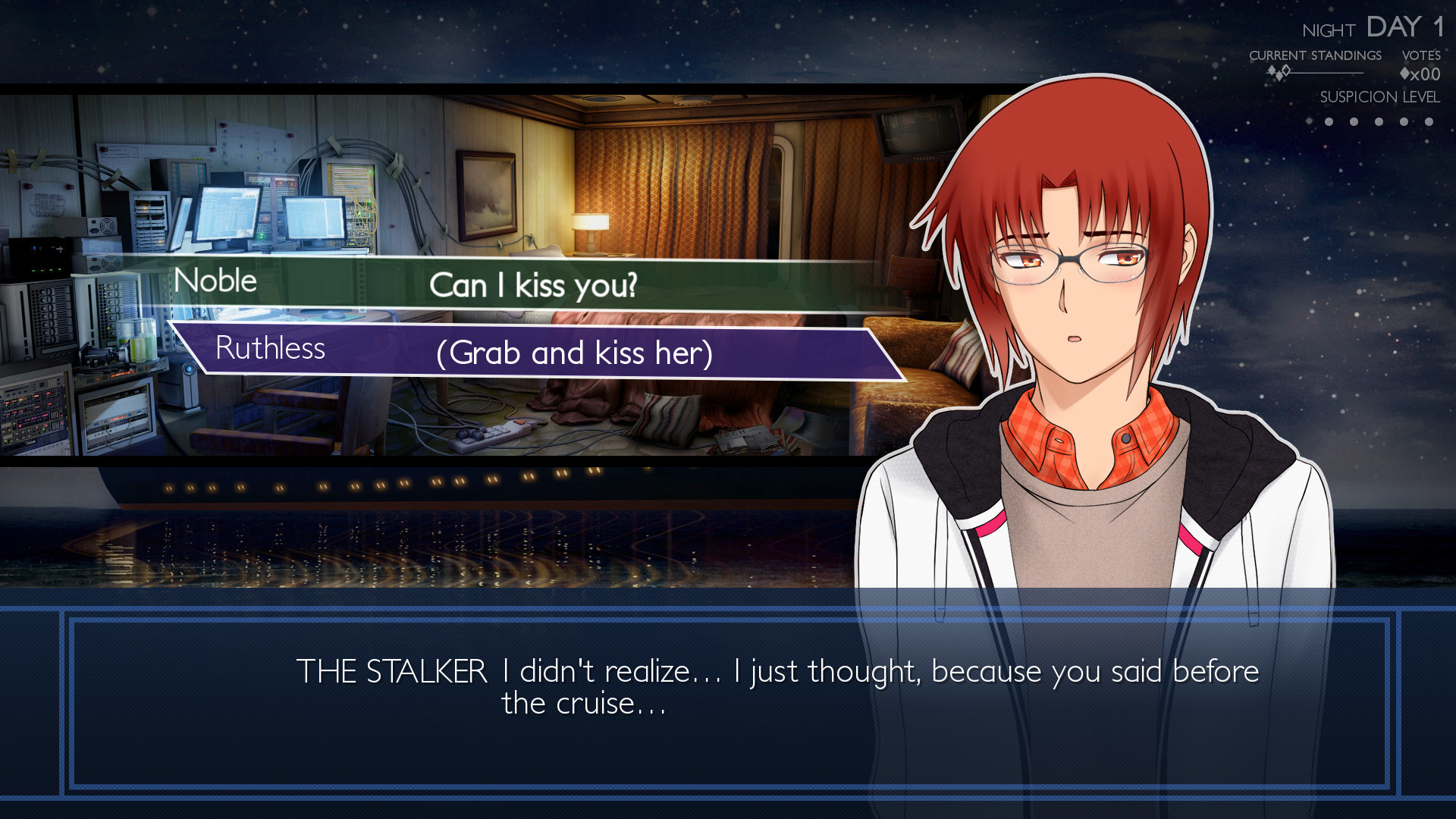Click the middle Suspicion Level dot
This screenshot has height=819, width=1456.
[1379, 121]
